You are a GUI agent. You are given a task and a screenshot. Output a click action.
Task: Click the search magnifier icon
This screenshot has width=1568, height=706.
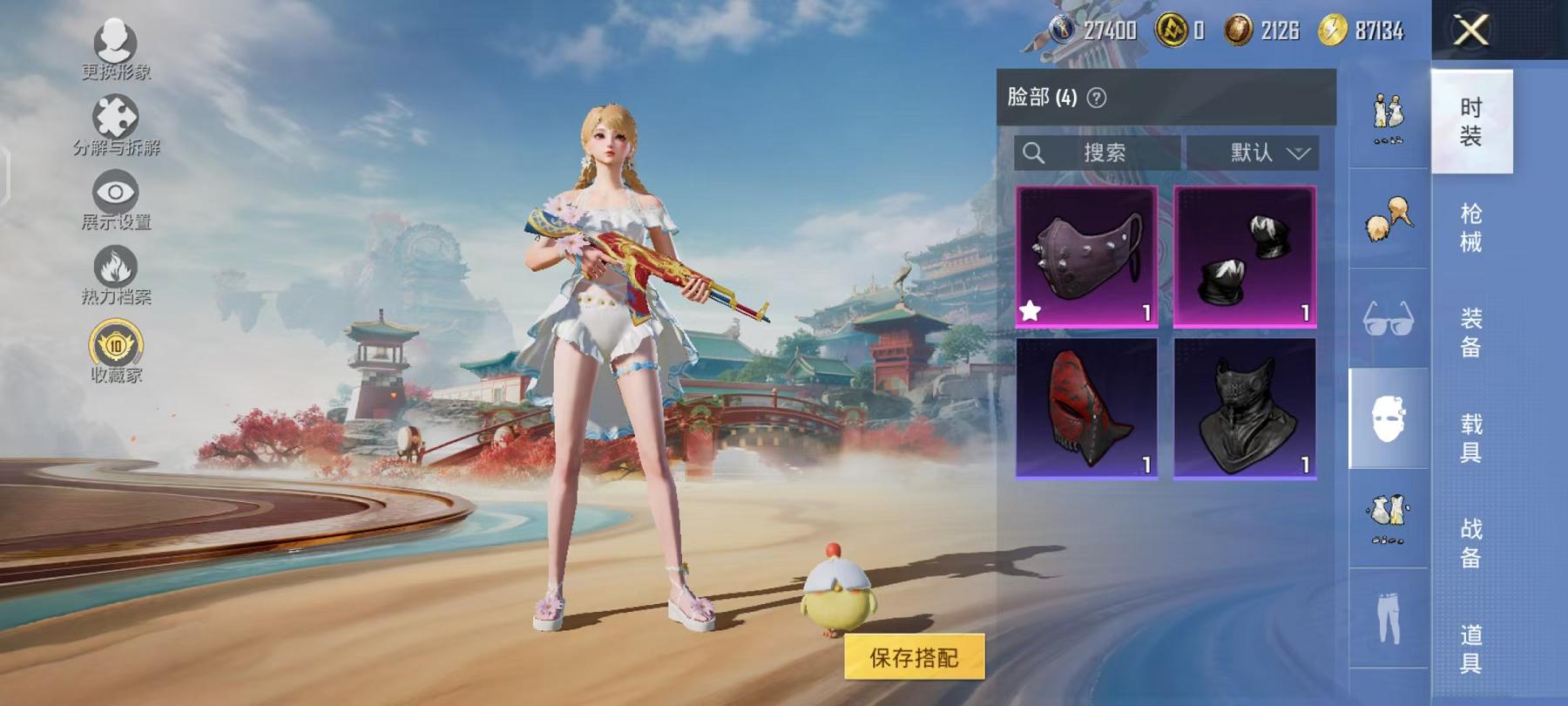pyautogui.click(x=1033, y=152)
